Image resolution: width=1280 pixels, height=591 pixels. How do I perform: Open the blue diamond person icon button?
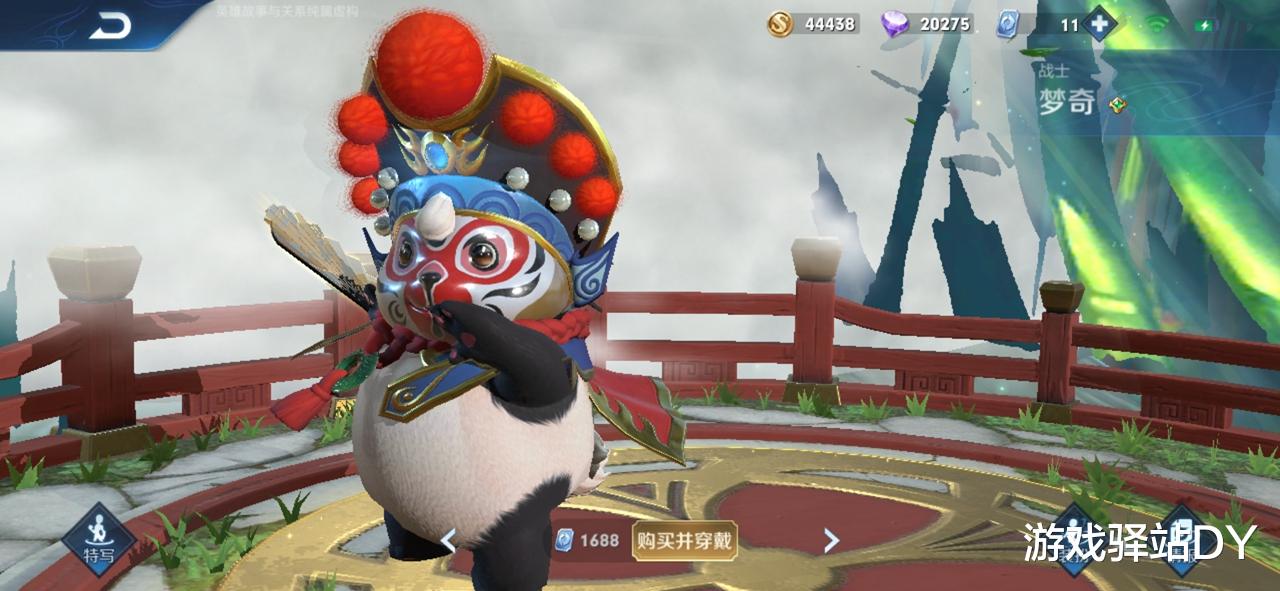[1073, 540]
